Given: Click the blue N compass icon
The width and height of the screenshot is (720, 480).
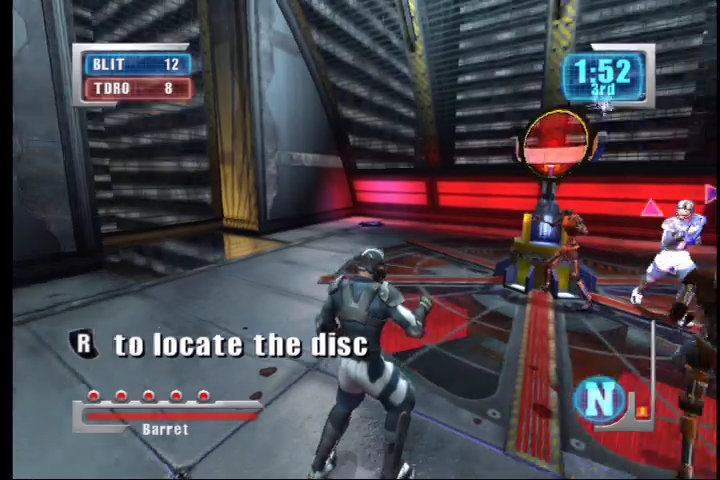Looking at the screenshot, I should click(x=598, y=398).
